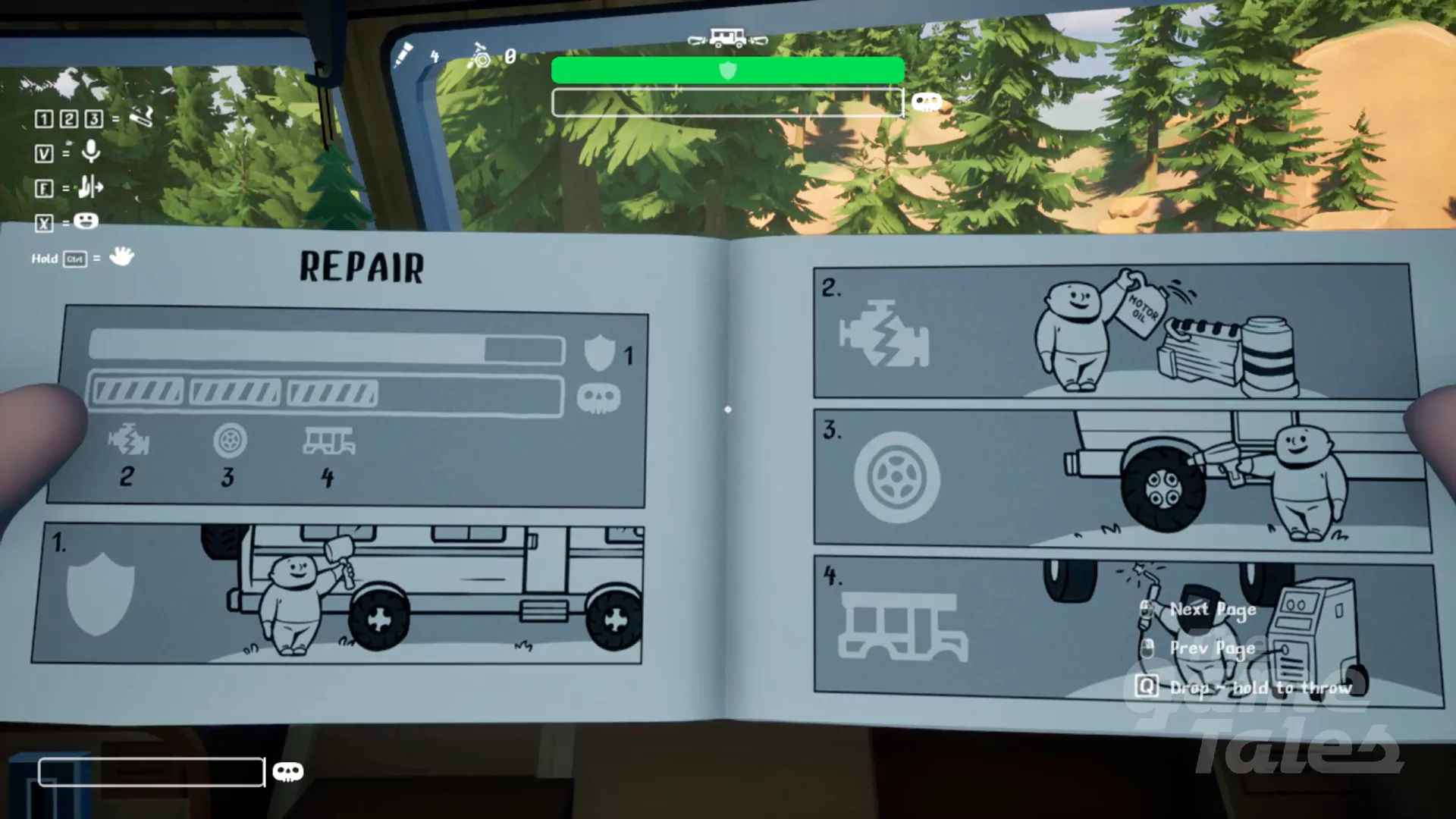Turn to the manual's Next Page
The image size is (1456, 819).
pos(1212,610)
